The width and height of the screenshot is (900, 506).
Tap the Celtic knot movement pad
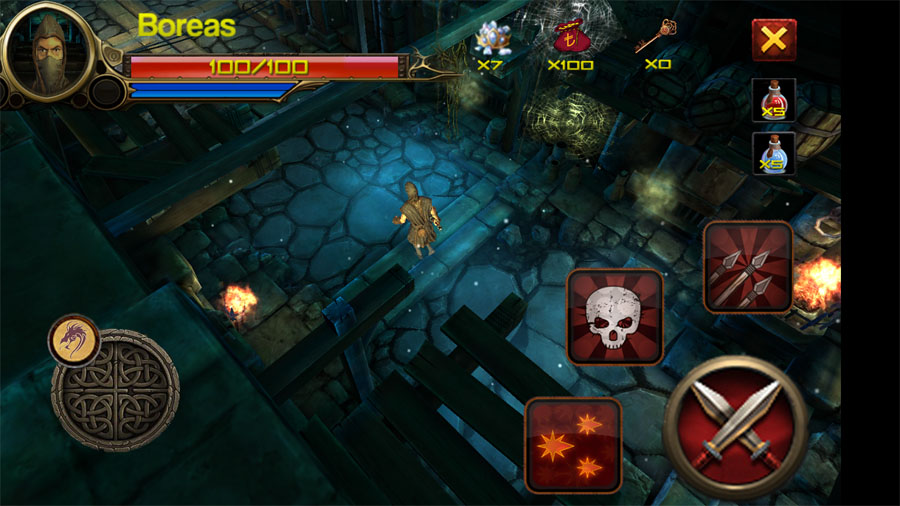116,390
